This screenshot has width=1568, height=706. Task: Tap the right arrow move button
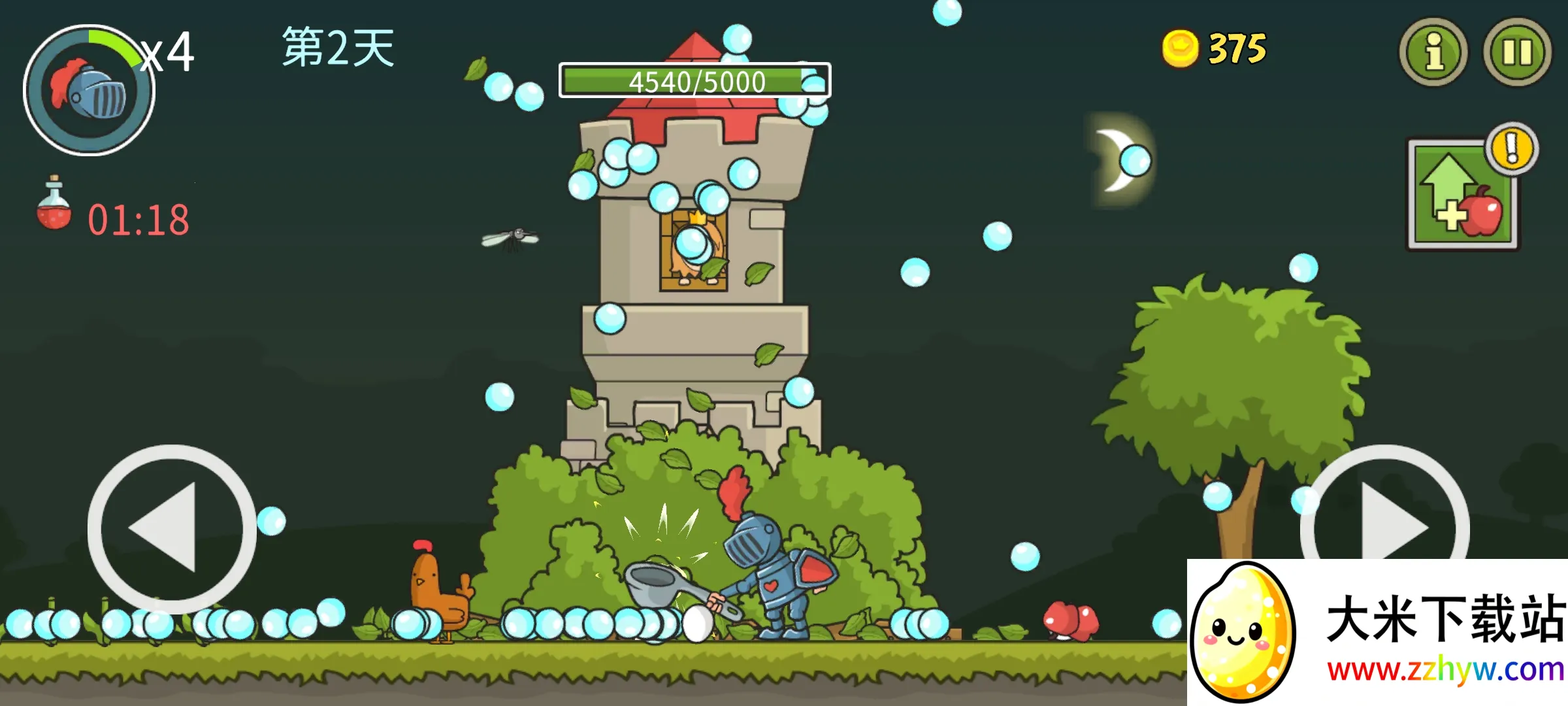(x=1384, y=516)
